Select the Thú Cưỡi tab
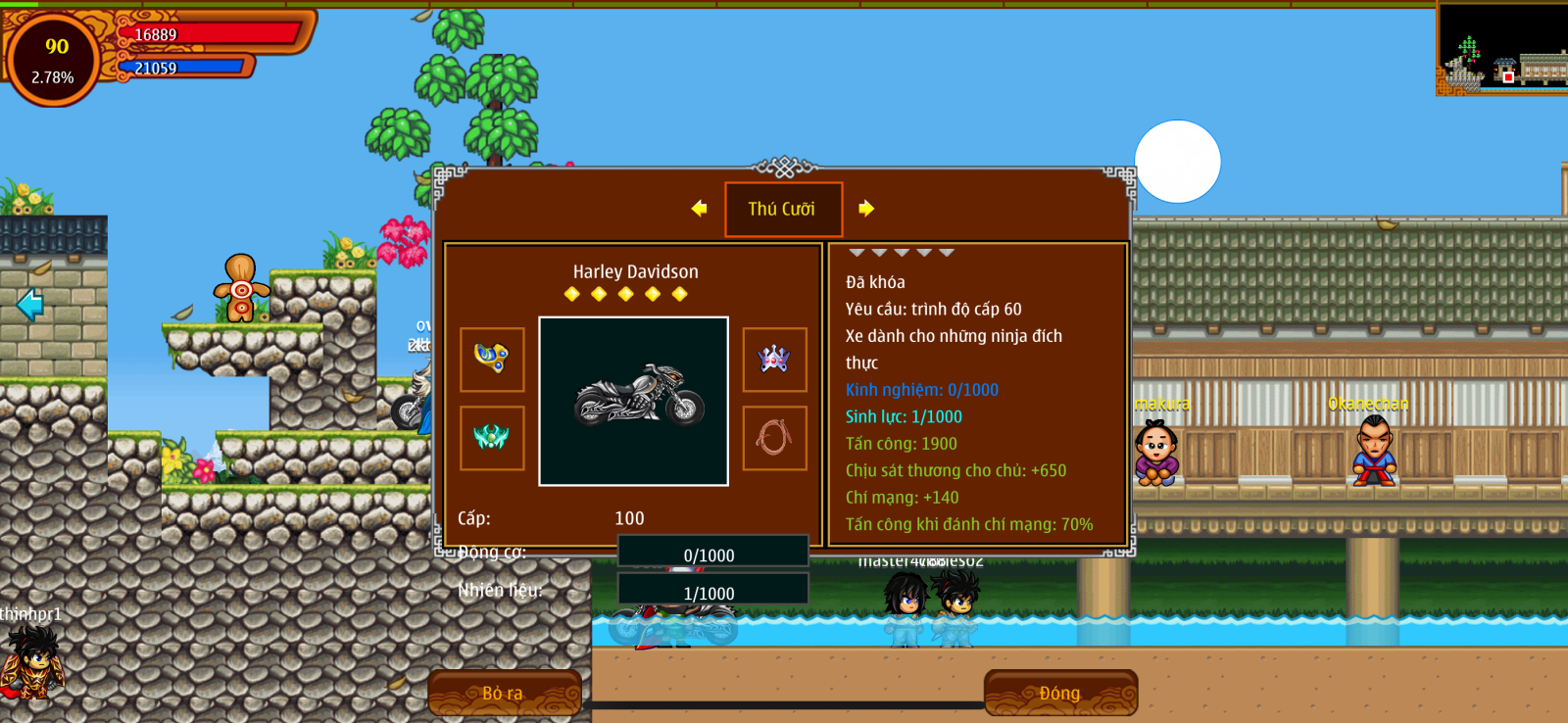Viewport: 1568px width, 723px height. coord(783,209)
